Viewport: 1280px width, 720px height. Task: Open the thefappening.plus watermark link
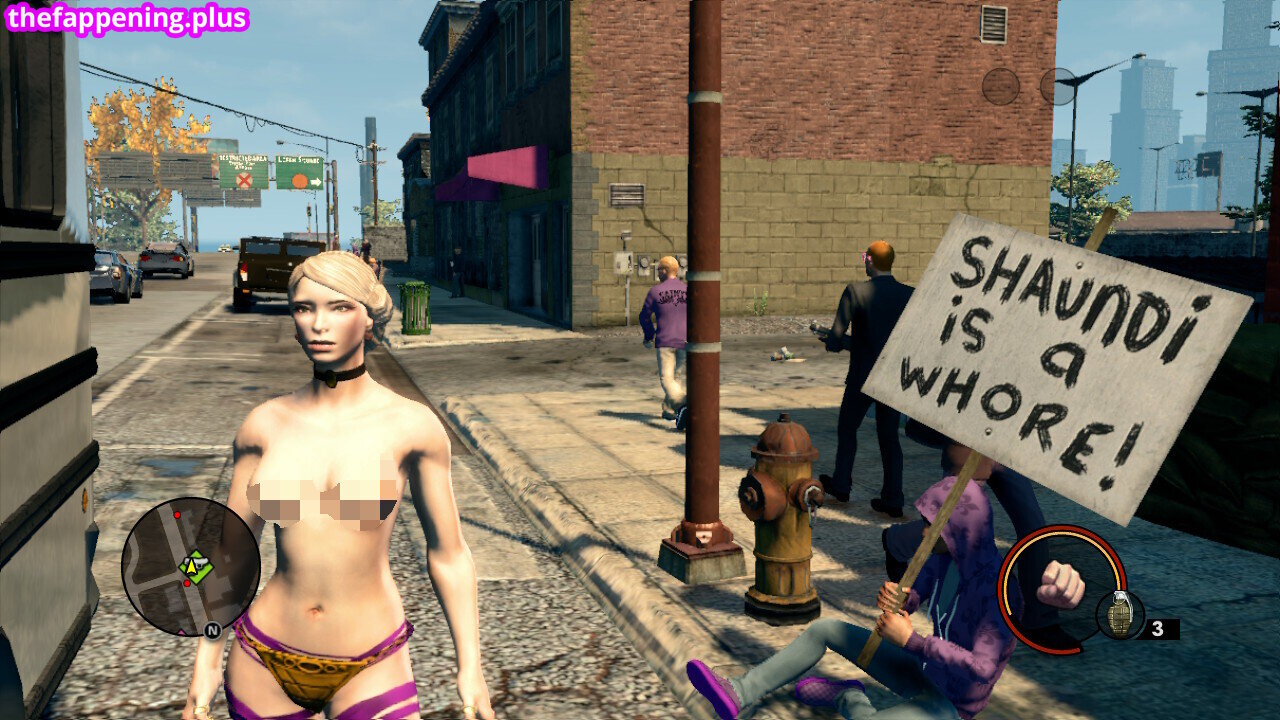[126, 18]
